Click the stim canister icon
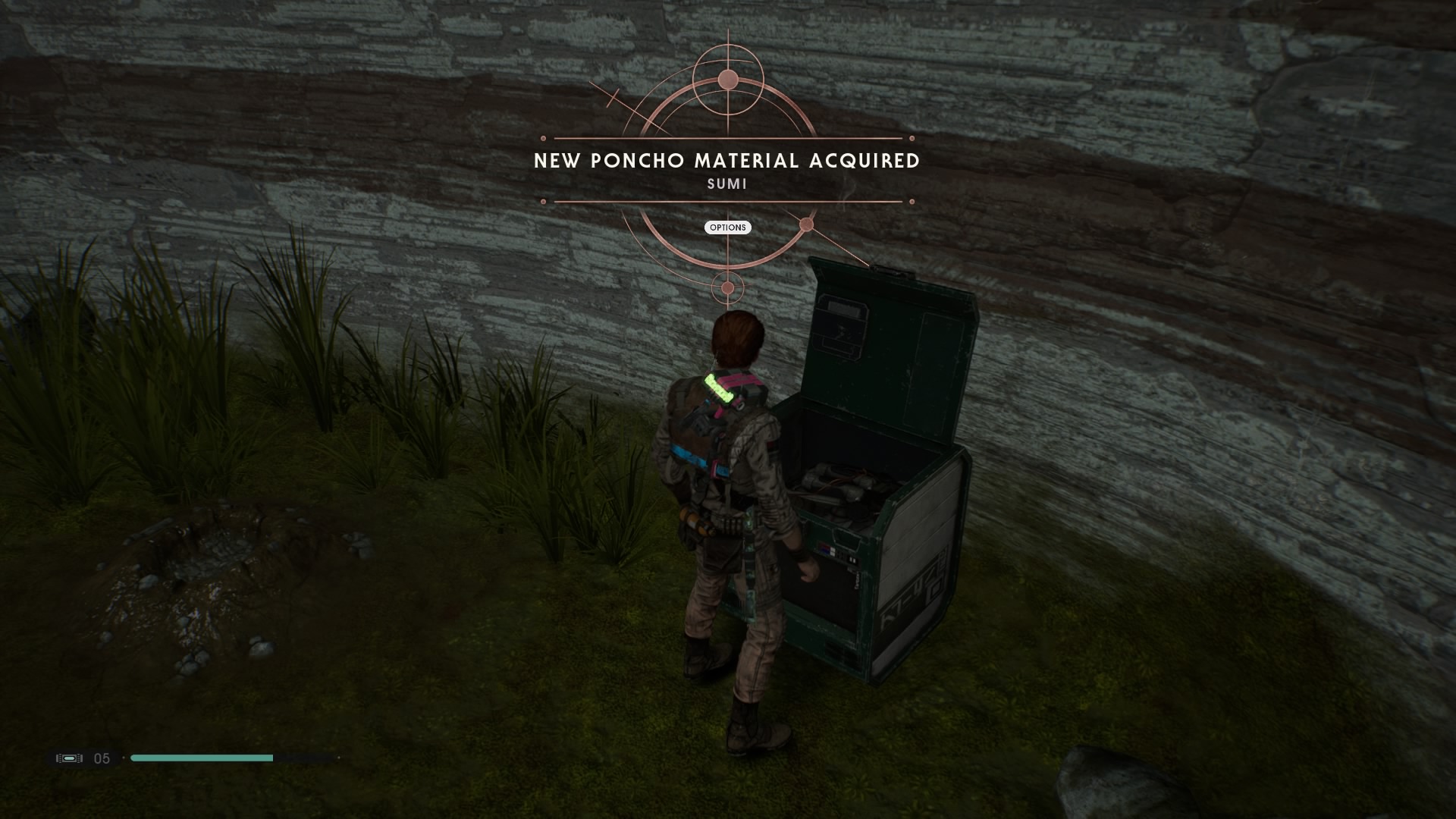The width and height of the screenshot is (1456, 819). coord(68,758)
